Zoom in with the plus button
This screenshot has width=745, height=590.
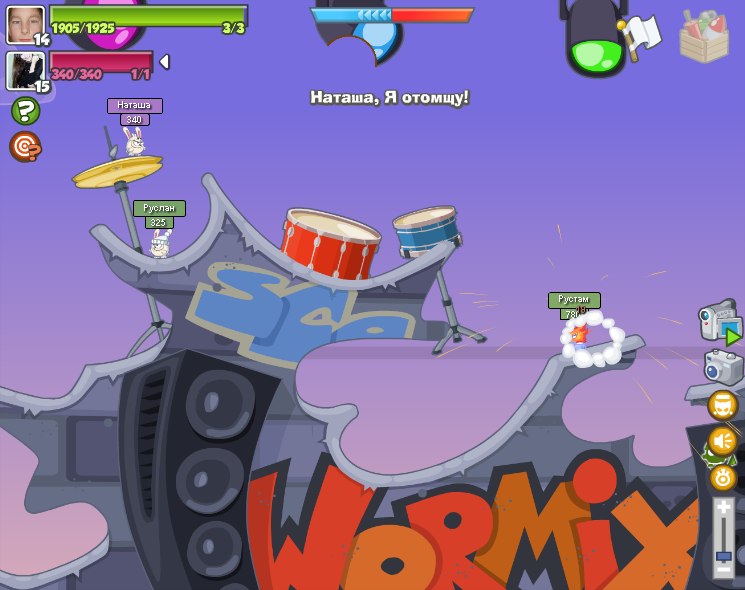(723, 508)
